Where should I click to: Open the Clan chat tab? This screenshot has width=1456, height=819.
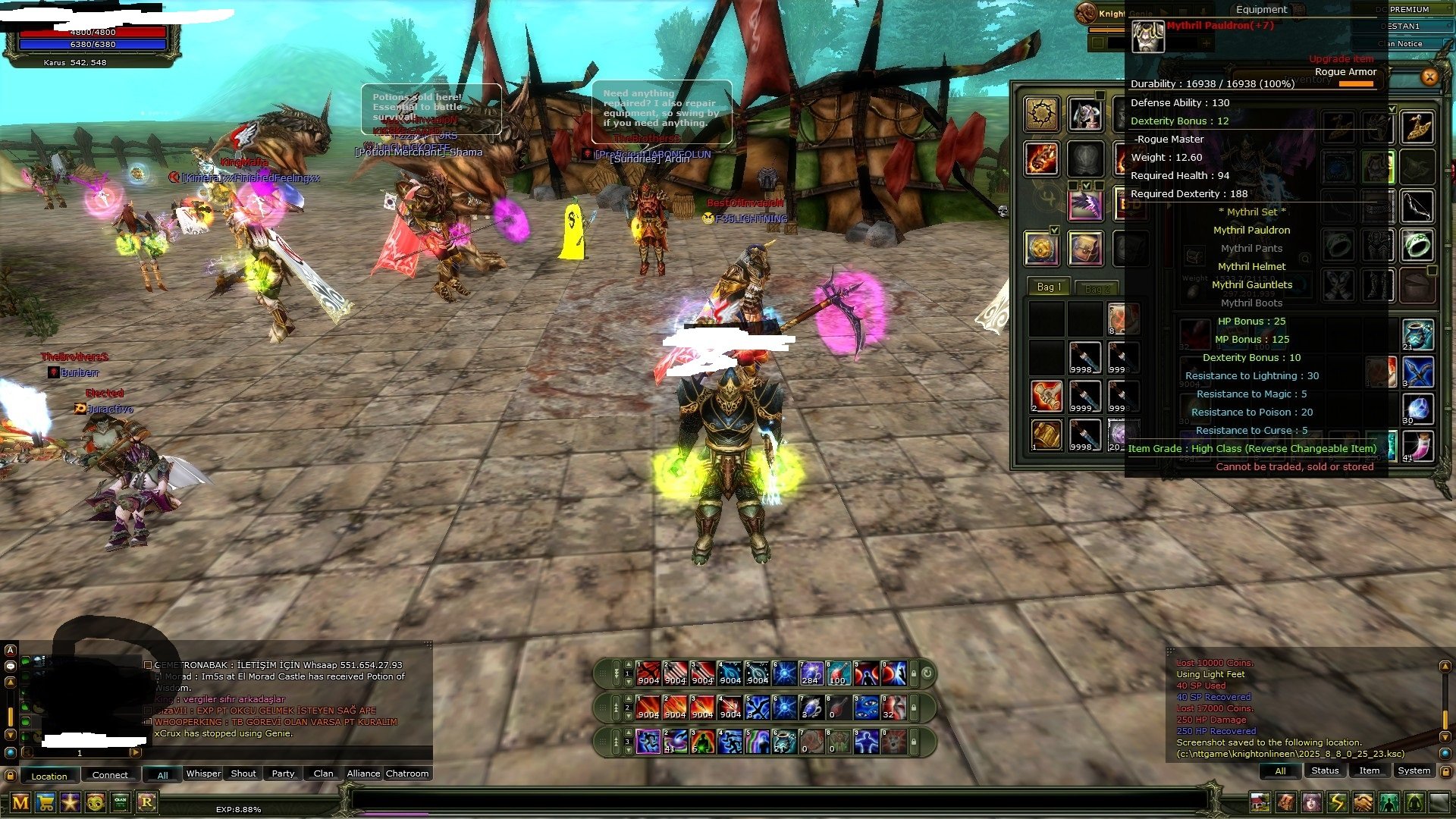[323, 773]
